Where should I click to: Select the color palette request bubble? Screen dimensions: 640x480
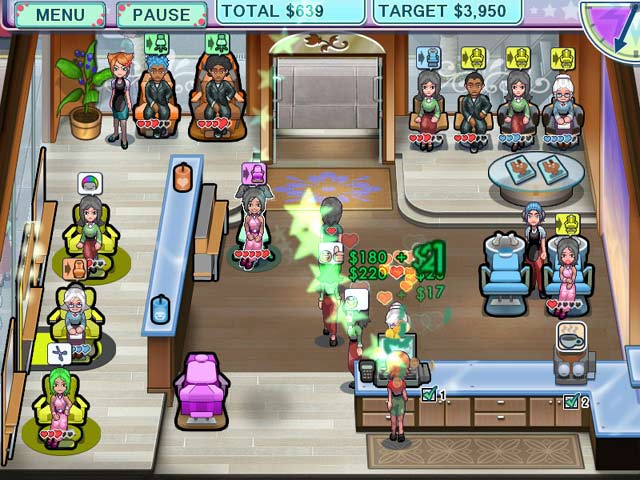[x=90, y=184]
